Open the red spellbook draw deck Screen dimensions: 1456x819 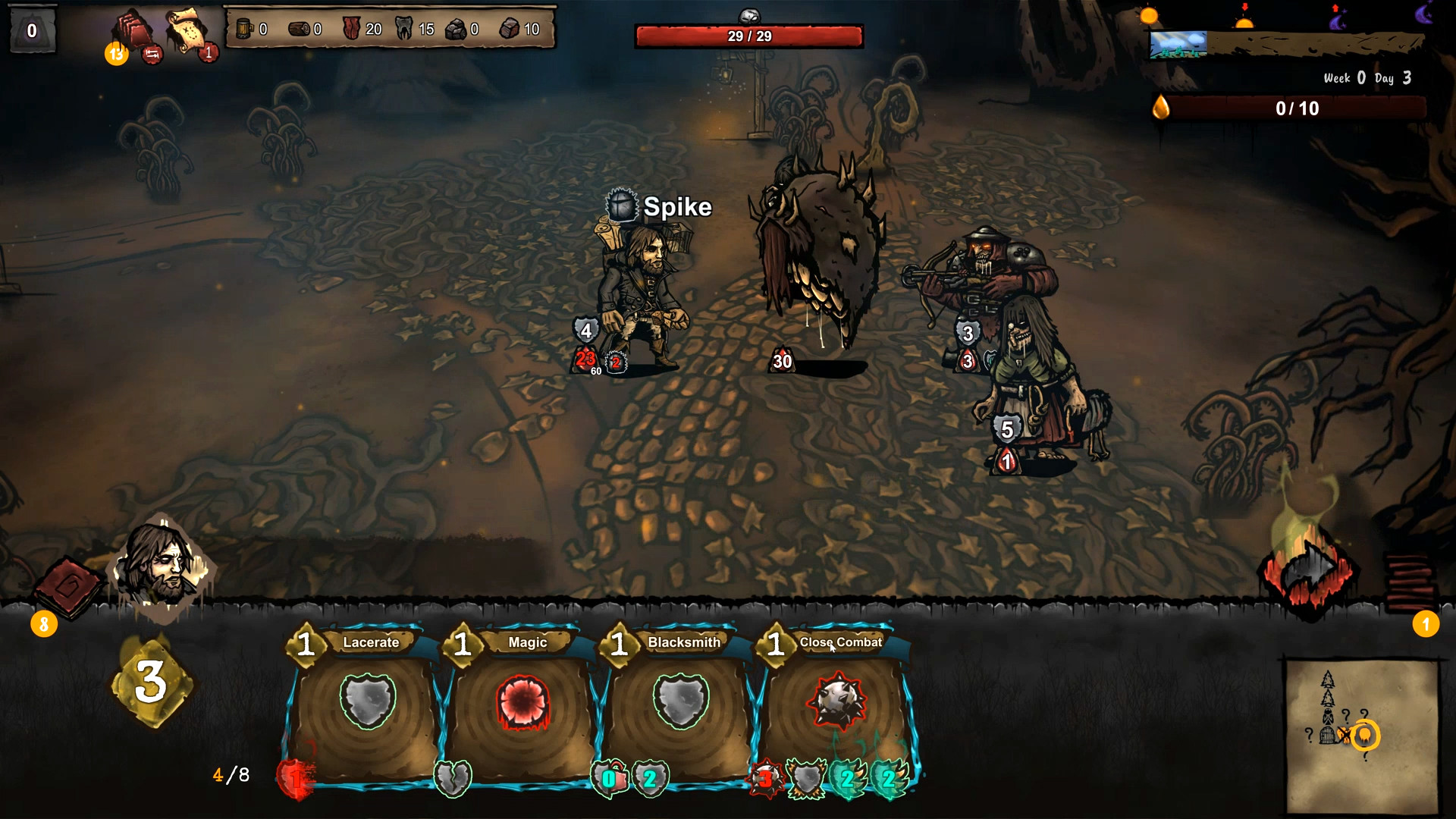point(67,588)
